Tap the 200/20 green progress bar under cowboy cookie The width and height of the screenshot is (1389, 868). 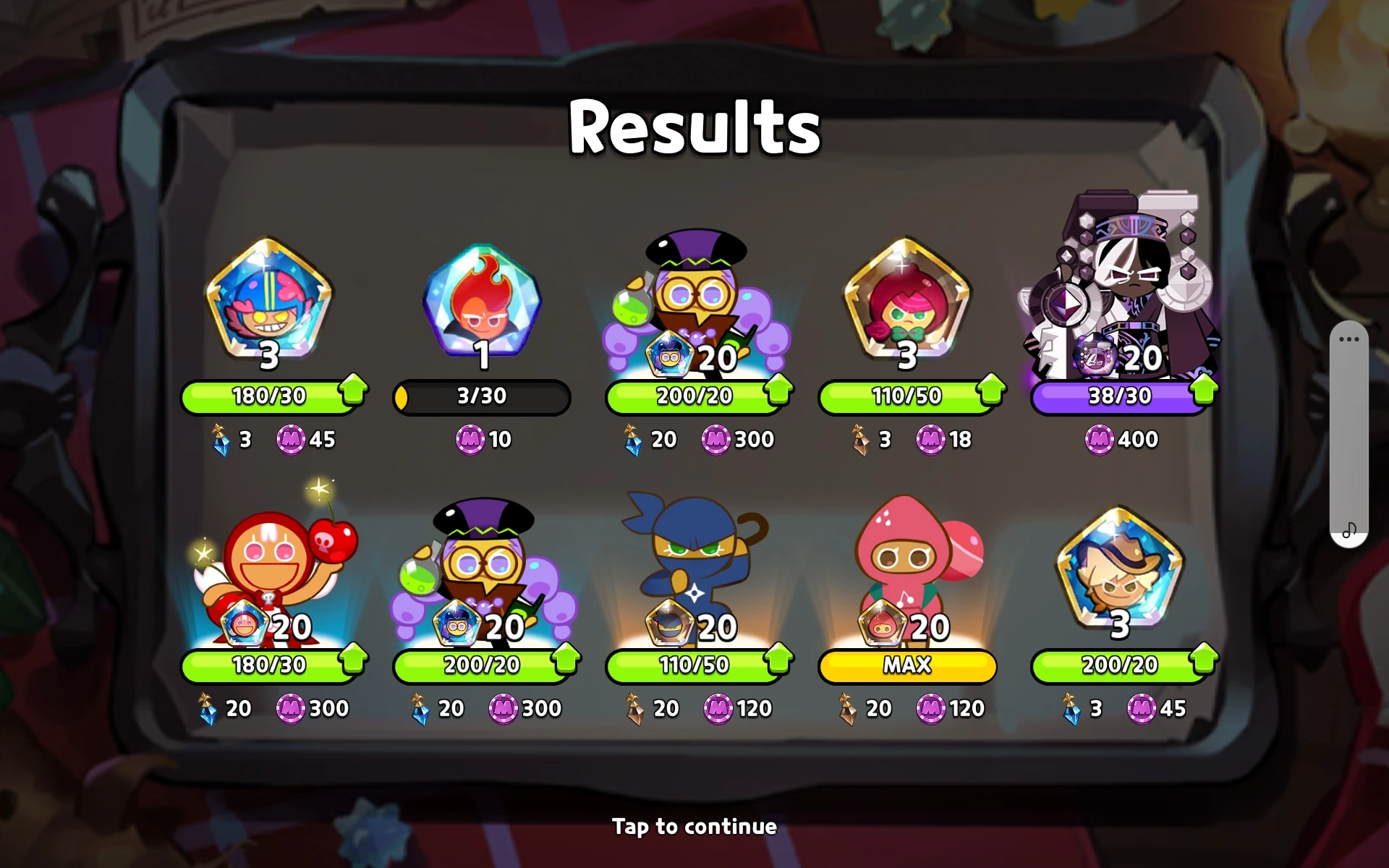(1119, 664)
